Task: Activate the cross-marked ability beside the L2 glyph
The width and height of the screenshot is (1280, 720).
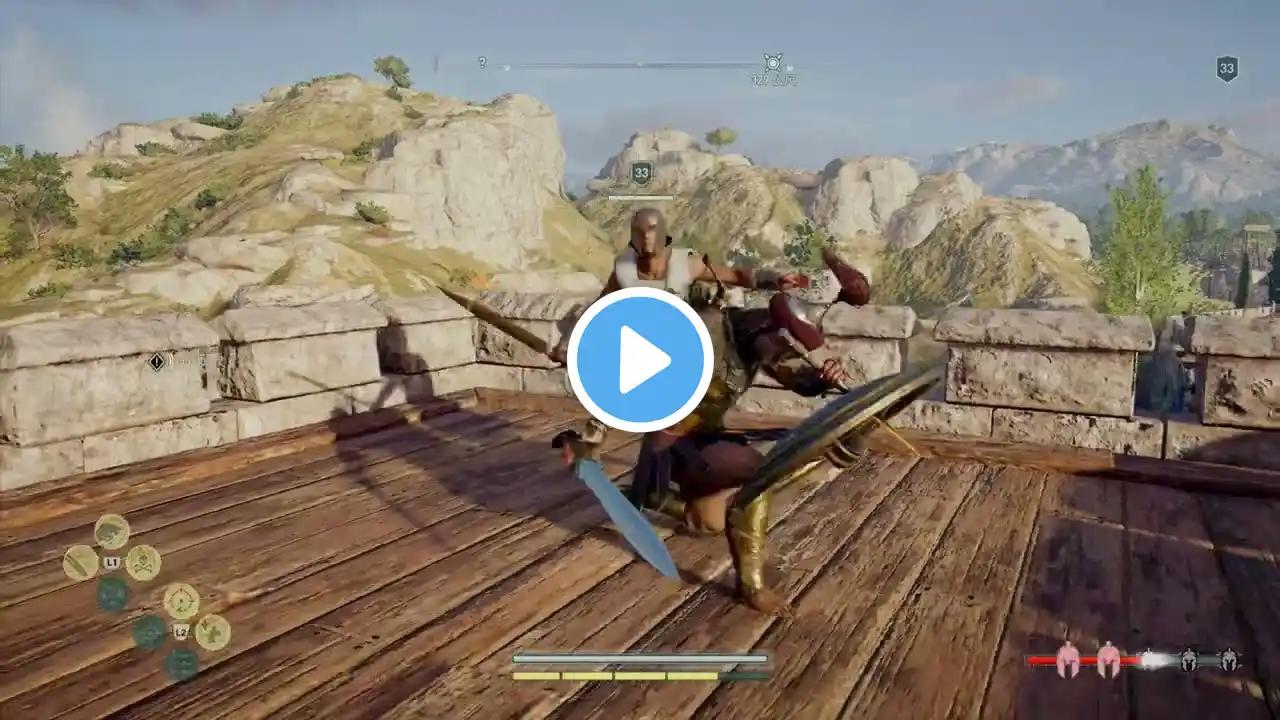Action: (x=212, y=632)
